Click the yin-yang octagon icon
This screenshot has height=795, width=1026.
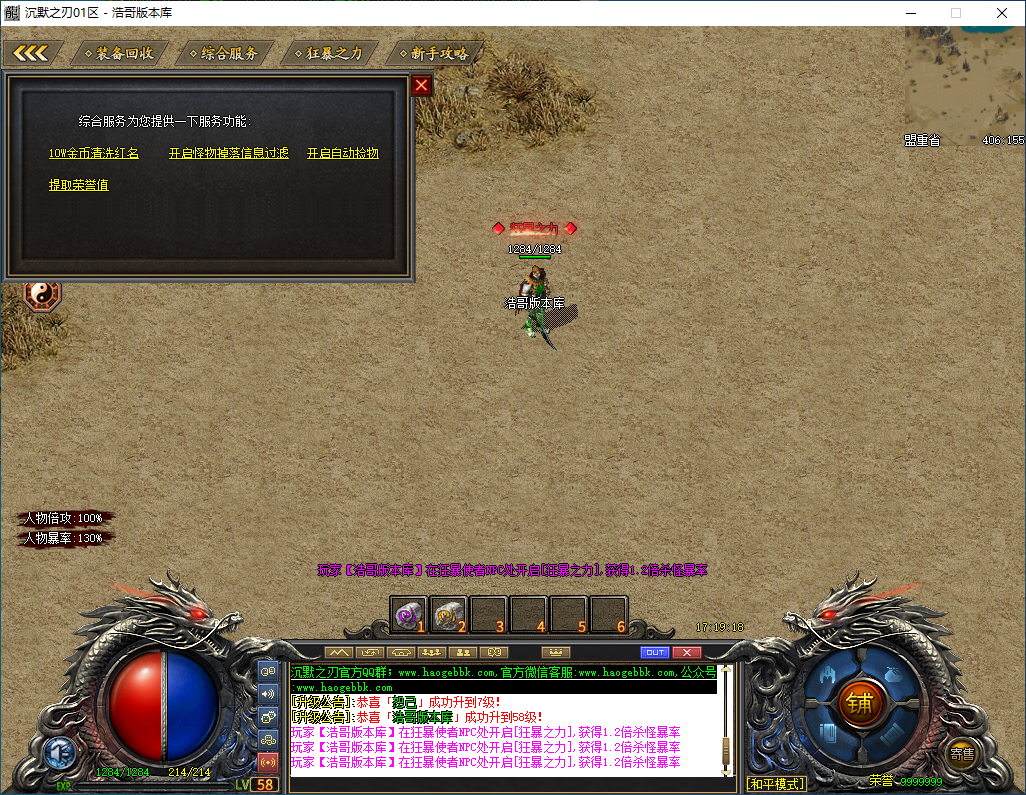pos(42,294)
